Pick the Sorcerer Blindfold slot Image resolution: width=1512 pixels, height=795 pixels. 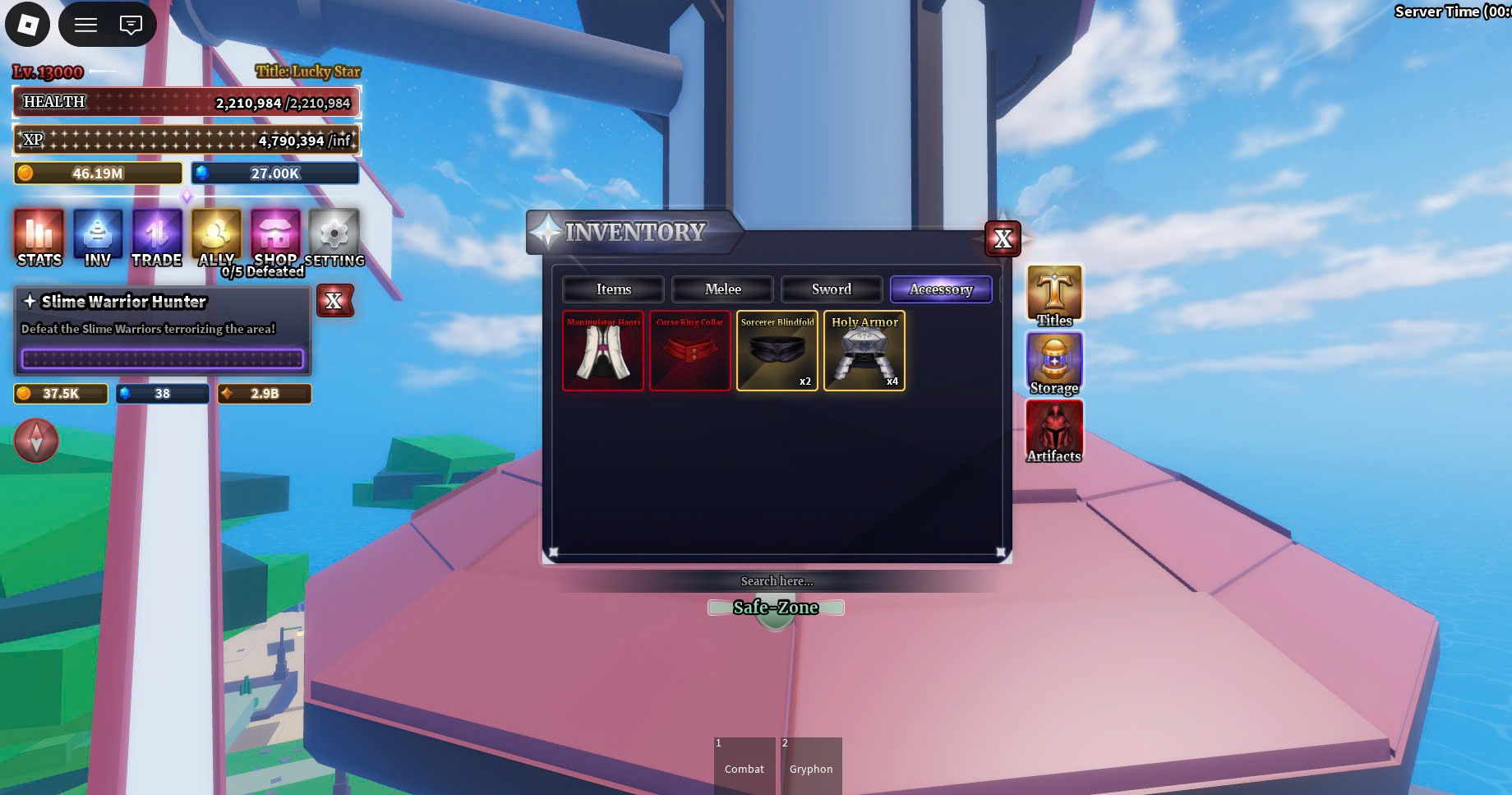(777, 351)
